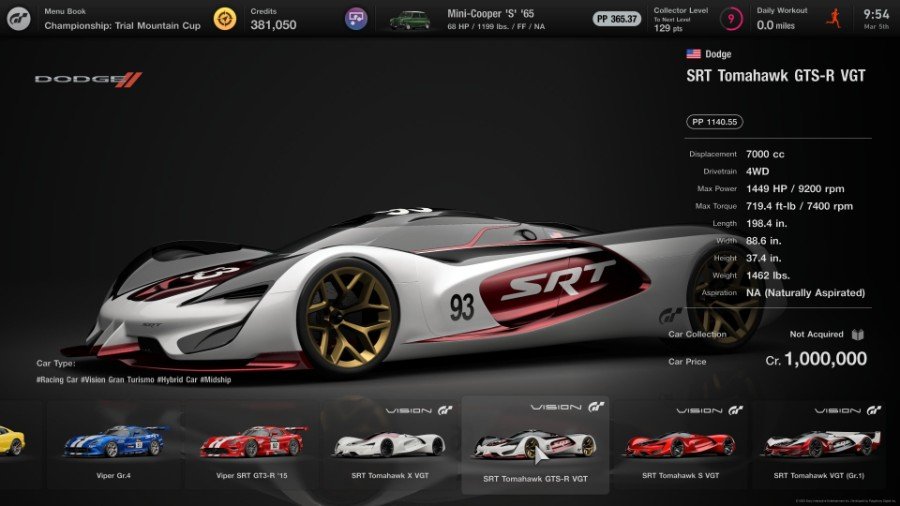Show the Daily Workout runner icon
Viewport: 900px width, 506px height.
[833, 18]
